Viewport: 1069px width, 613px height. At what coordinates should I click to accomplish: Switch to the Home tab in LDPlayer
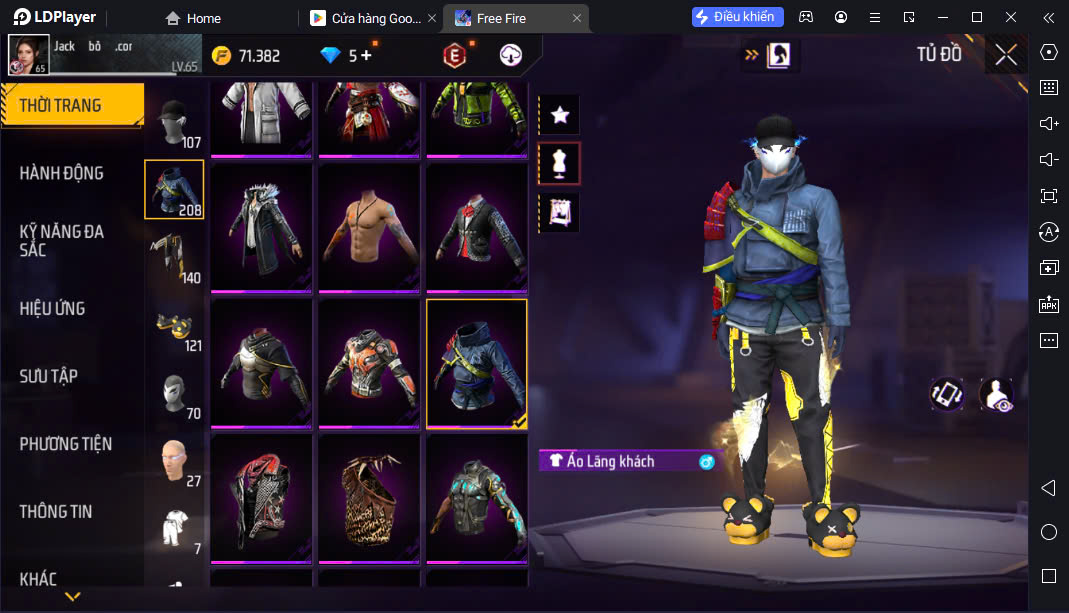[193, 18]
